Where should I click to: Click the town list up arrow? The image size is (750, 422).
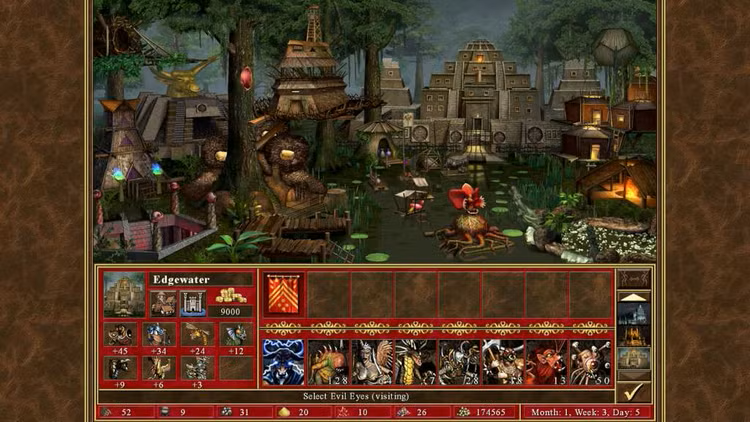click(634, 297)
